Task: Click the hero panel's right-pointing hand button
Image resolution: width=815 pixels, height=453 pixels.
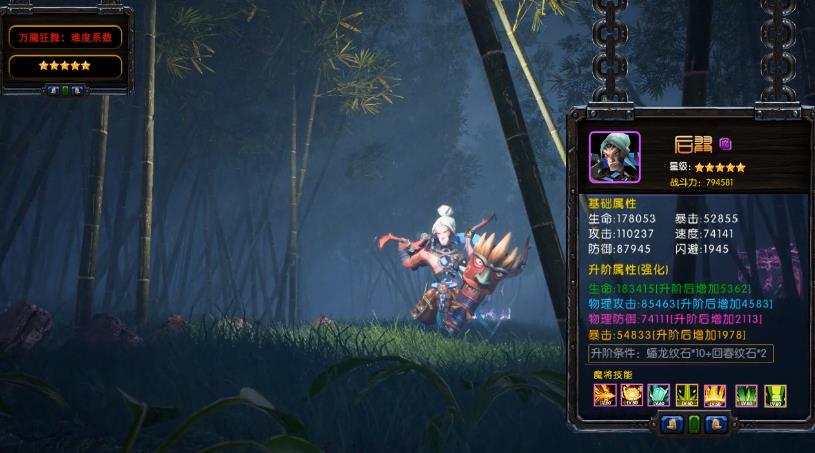Action: 714,424
